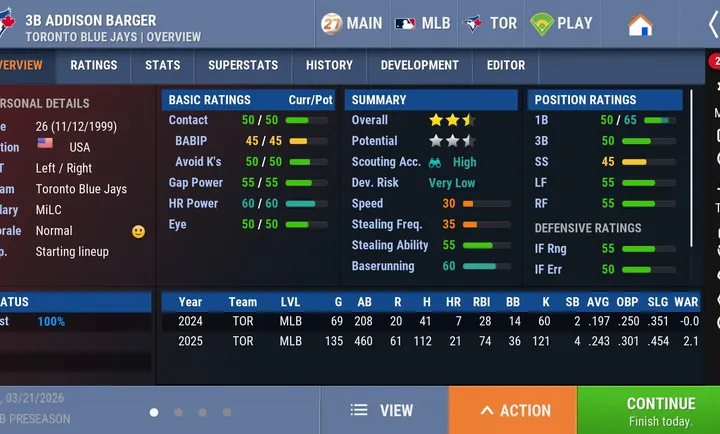Open the orange Action menu
Image resolution: width=720 pixels, height=434 pixels.
[513, 410]
